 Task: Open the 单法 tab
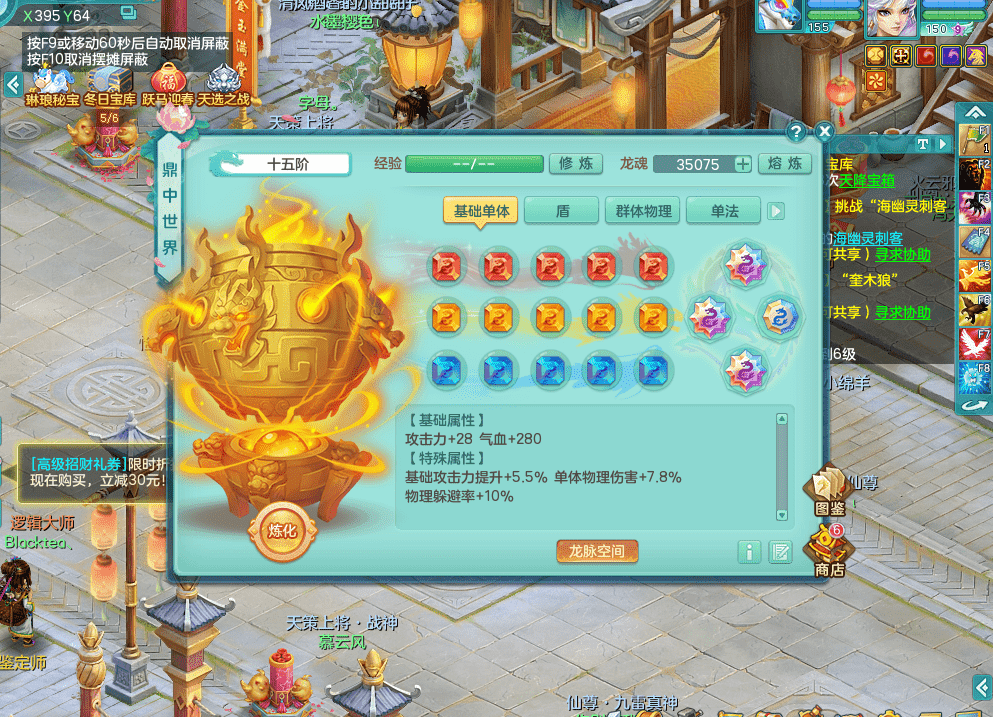coord(723,211)
